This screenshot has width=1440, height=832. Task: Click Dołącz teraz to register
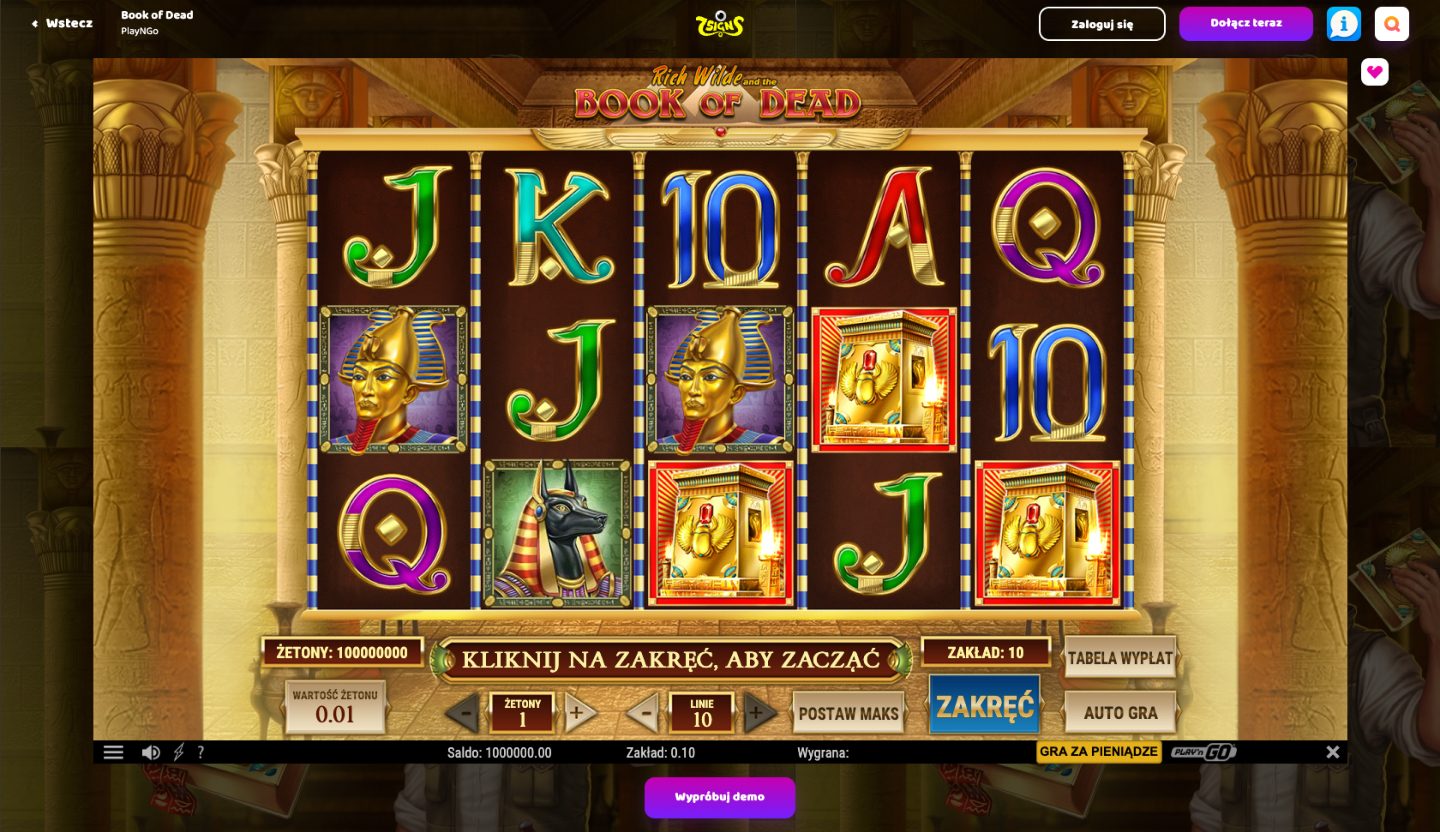tap(1246, 23)
